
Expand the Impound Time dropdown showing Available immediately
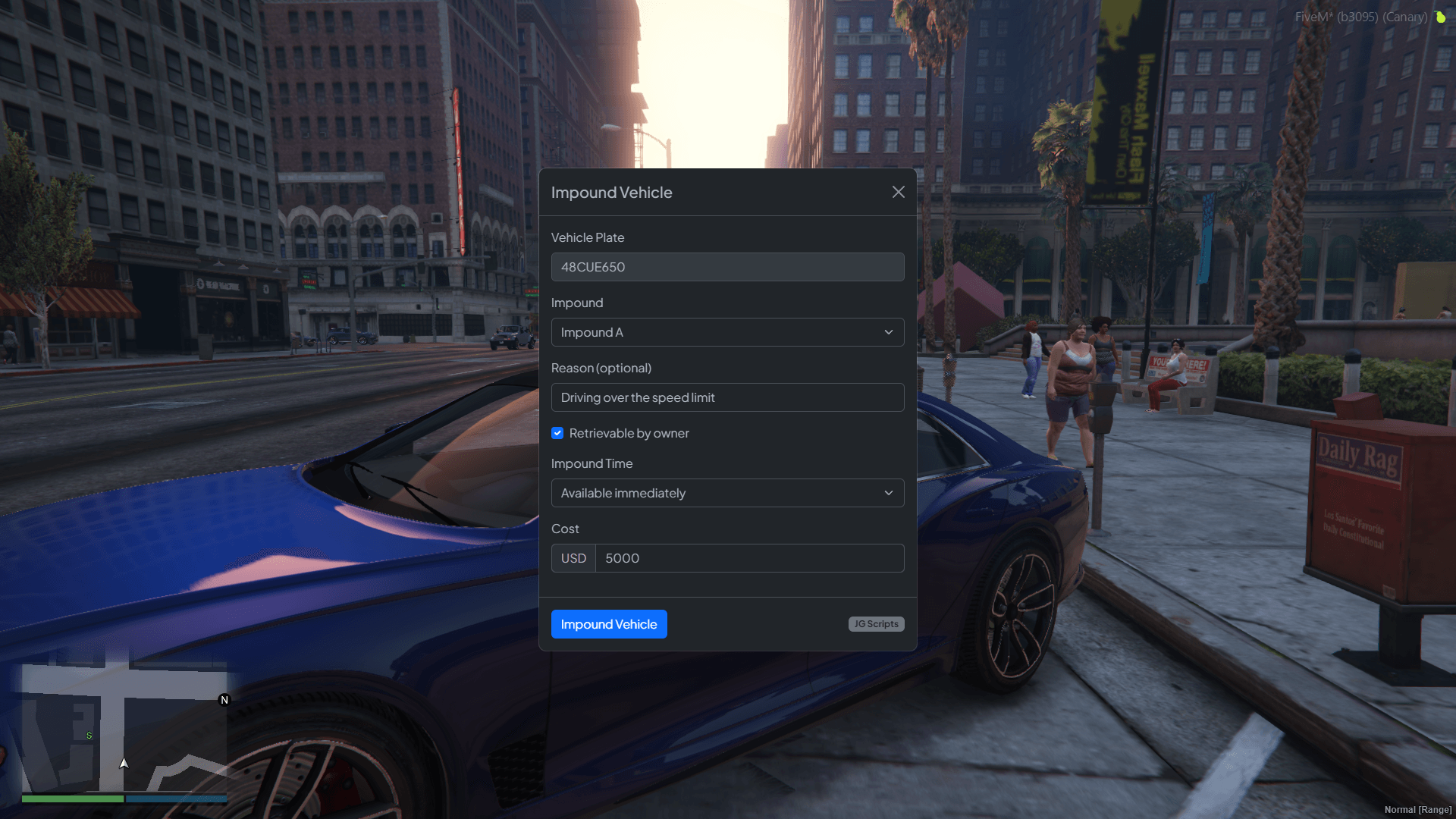pyautogui.click(x=727, y=493)
